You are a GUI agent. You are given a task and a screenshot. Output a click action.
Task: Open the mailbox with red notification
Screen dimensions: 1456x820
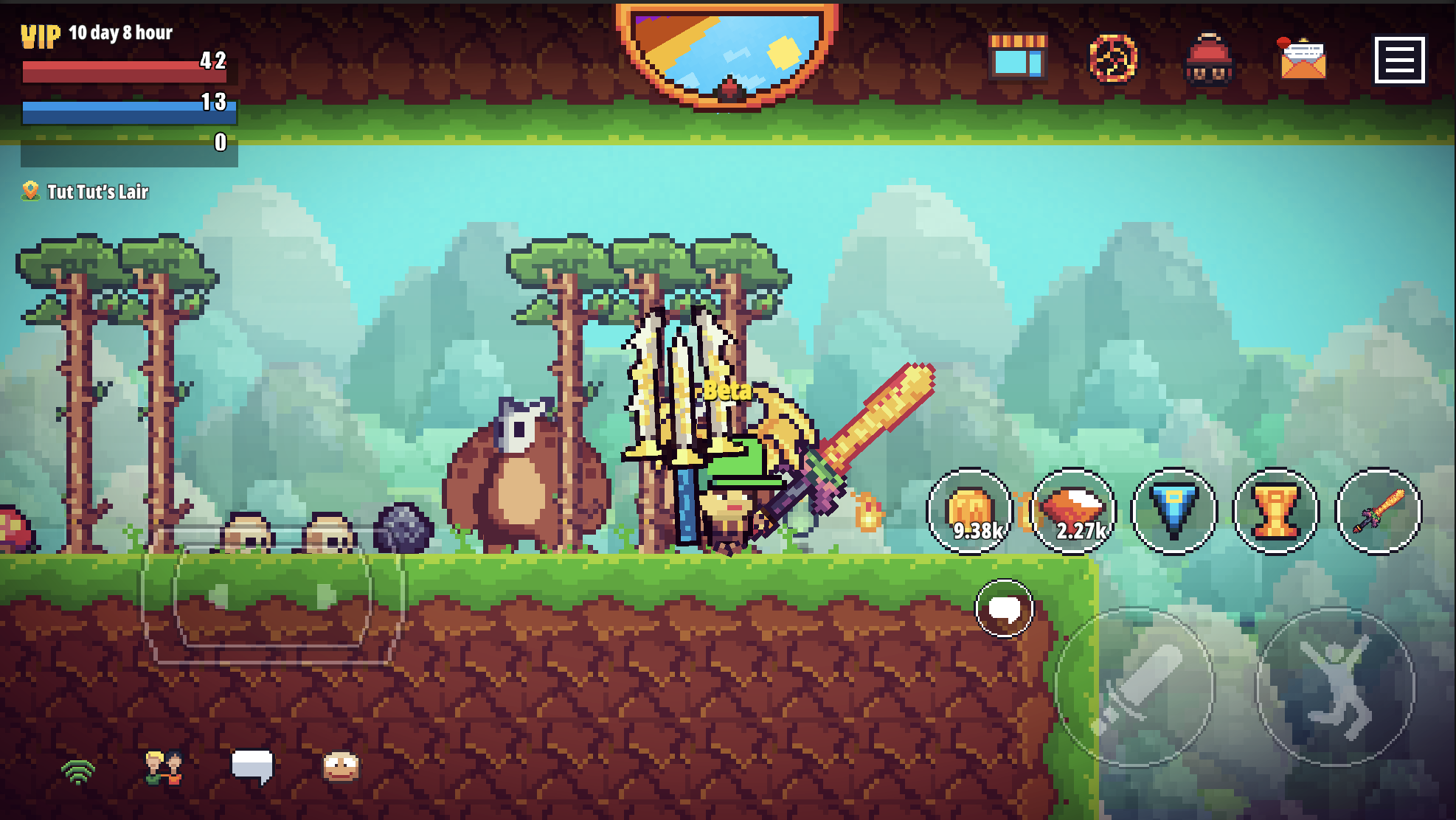(x=1303, y=60)
